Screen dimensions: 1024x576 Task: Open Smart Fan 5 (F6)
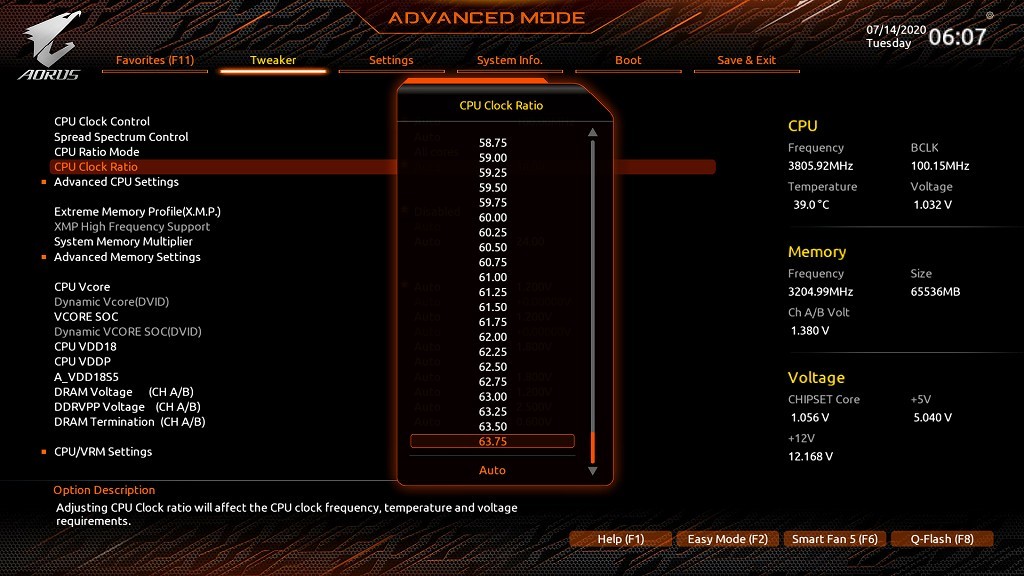[x=834, y=539]
